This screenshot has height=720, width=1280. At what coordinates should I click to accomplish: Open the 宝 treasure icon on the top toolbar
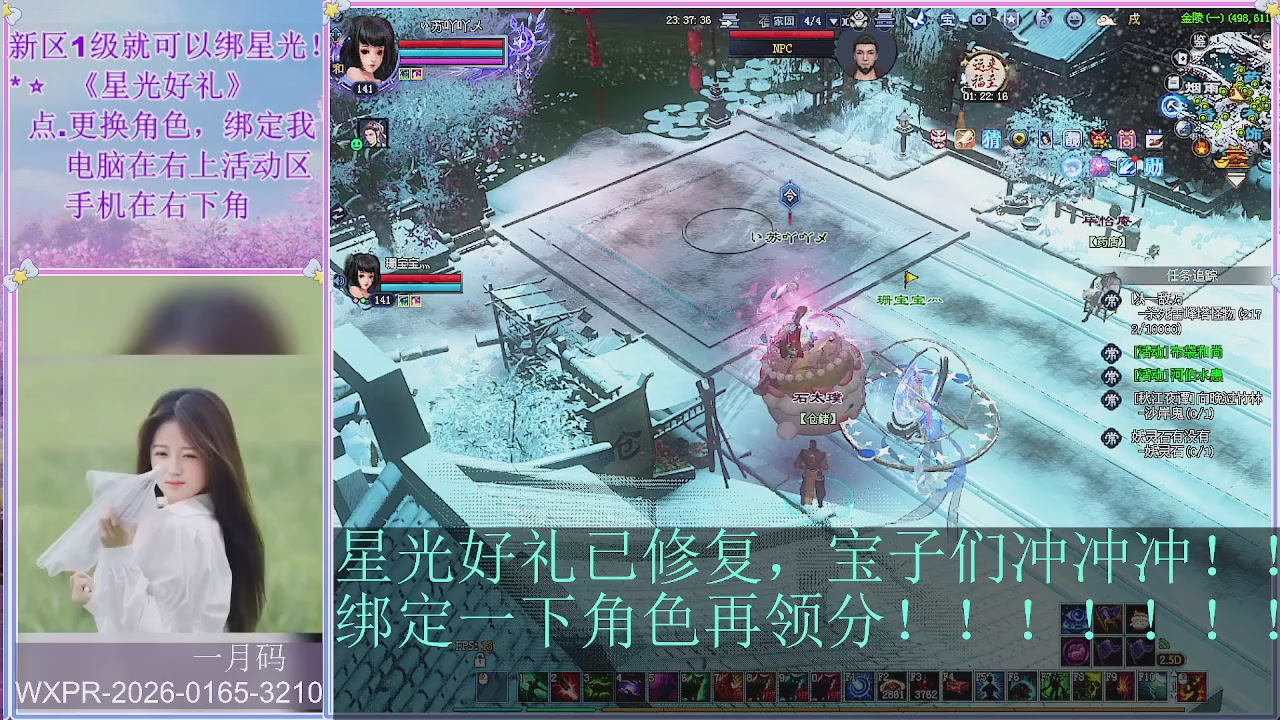tap(949, 19)
